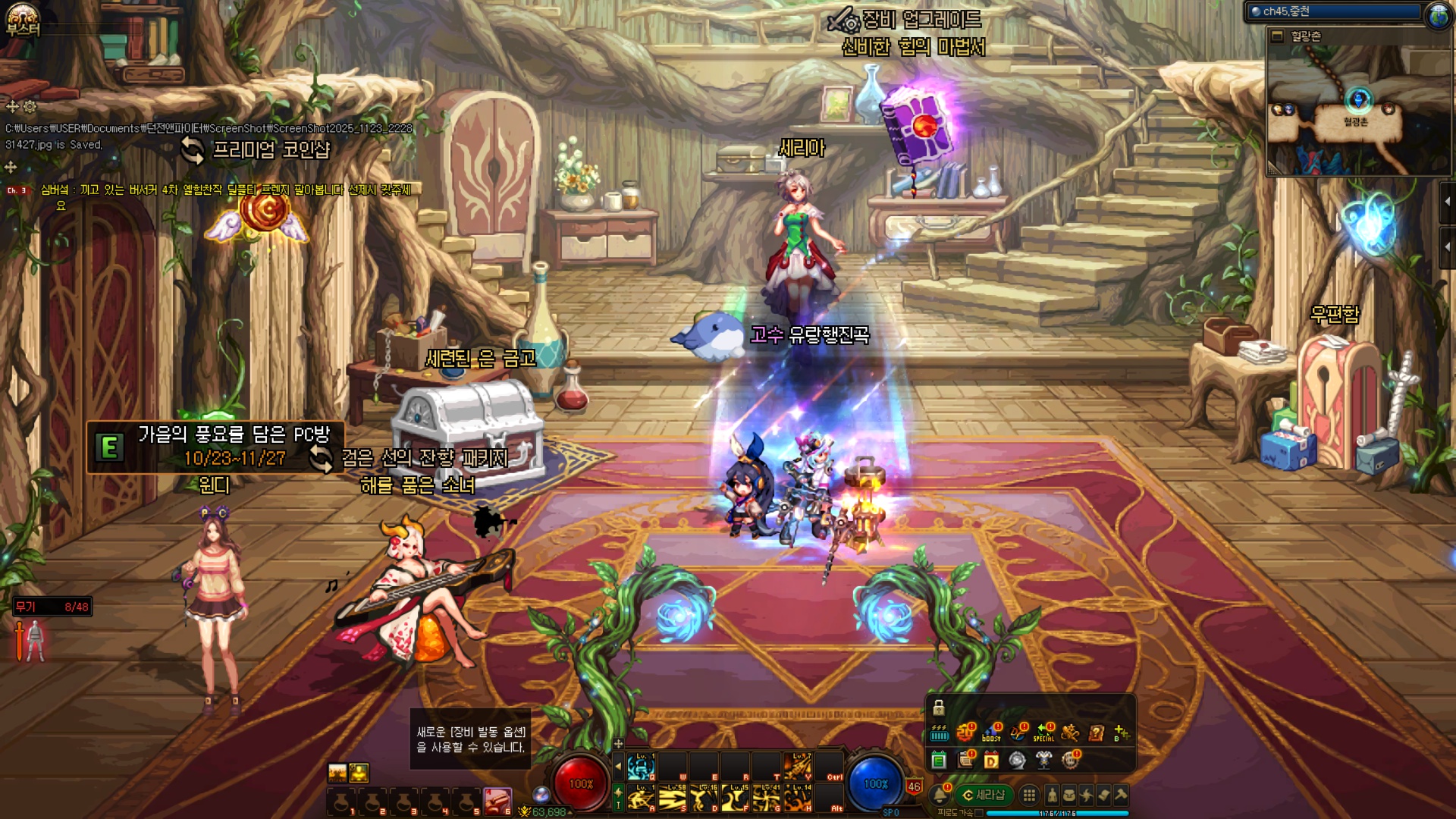Viewport: 1456px width, 819px height.
Task: Use the red item in quick slot 6
Action: (497, 800)
